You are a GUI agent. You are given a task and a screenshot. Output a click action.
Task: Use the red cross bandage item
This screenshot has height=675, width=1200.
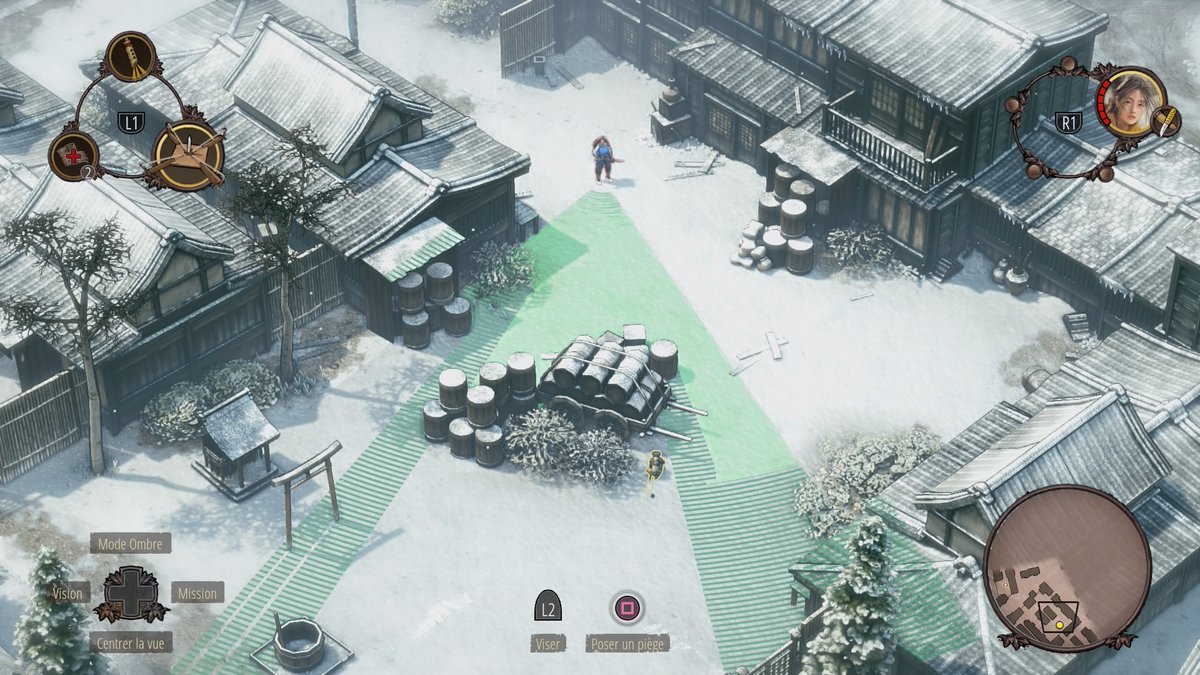coord(74,155)
